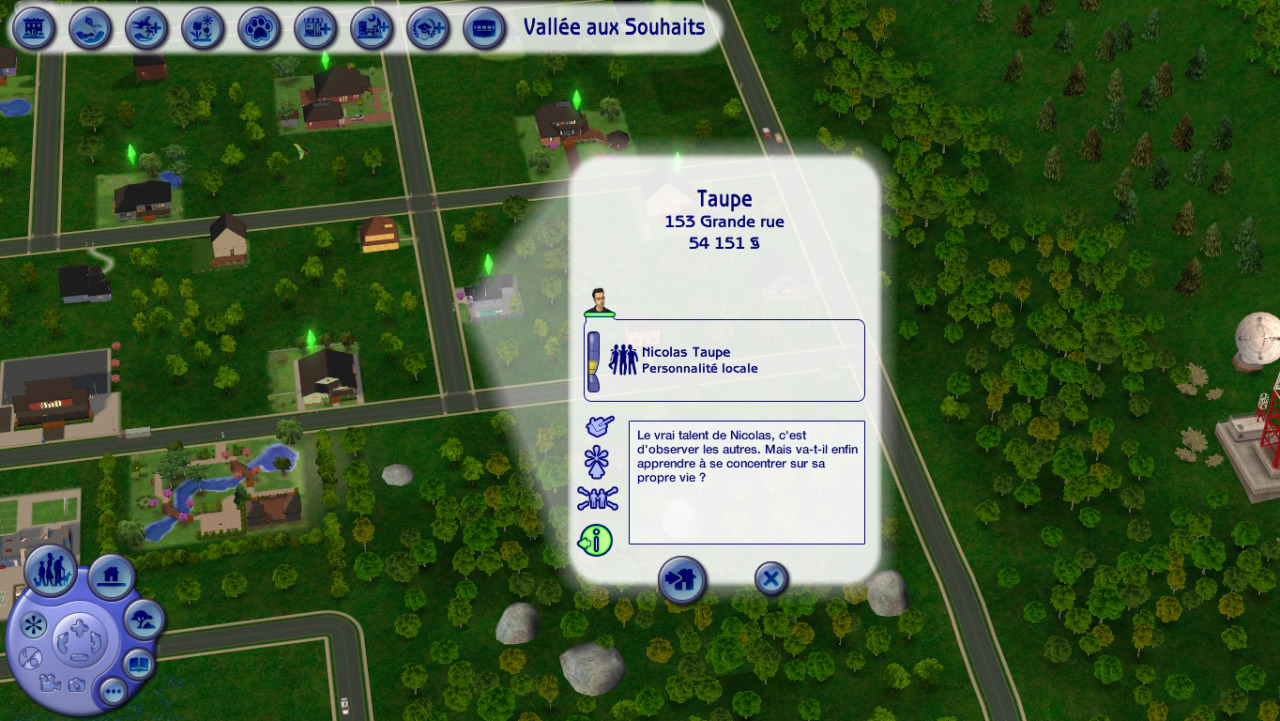Click the flowers and sun toolbar button
The height and width of the screenshot is (721, 1280).
click(203, 28)
